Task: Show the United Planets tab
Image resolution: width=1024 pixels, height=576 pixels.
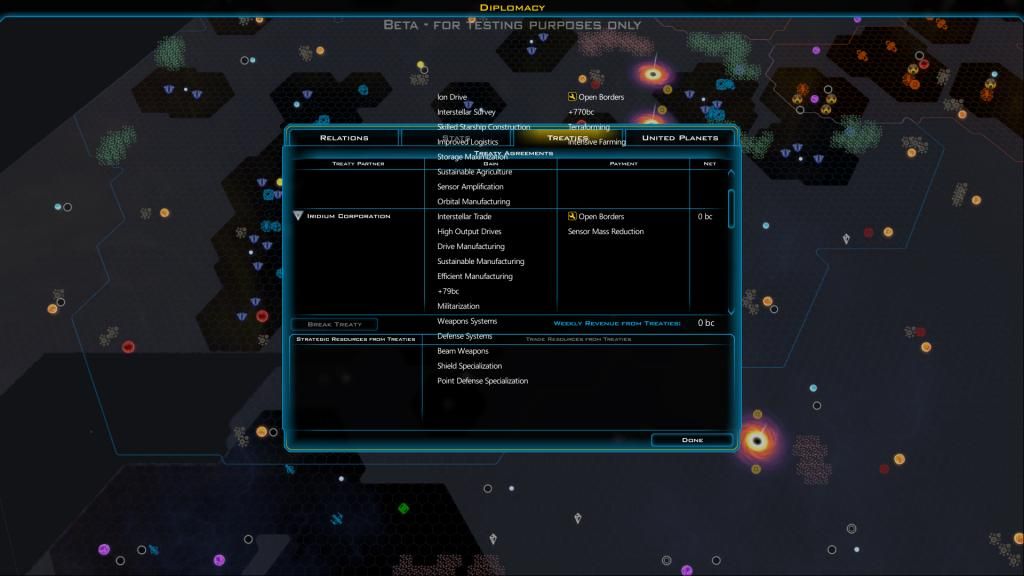Action: click(x=679, y=138)
